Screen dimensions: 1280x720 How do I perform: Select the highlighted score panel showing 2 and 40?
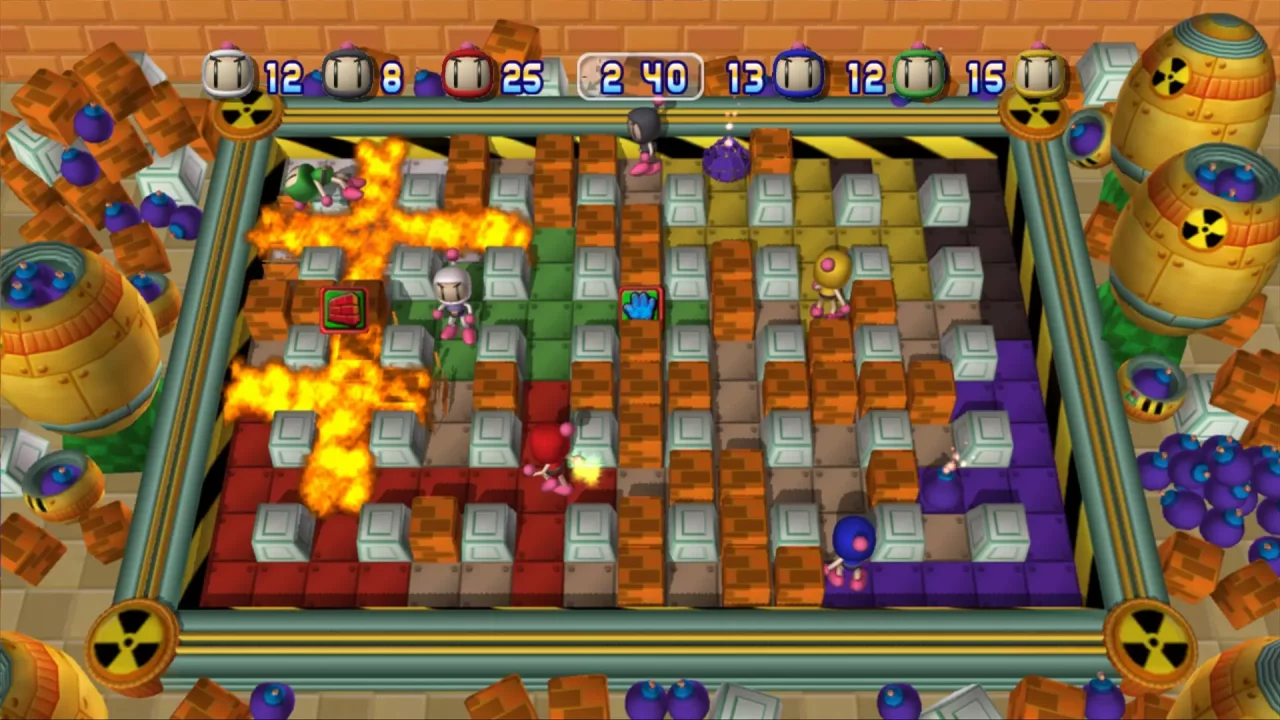pos(640,77)
